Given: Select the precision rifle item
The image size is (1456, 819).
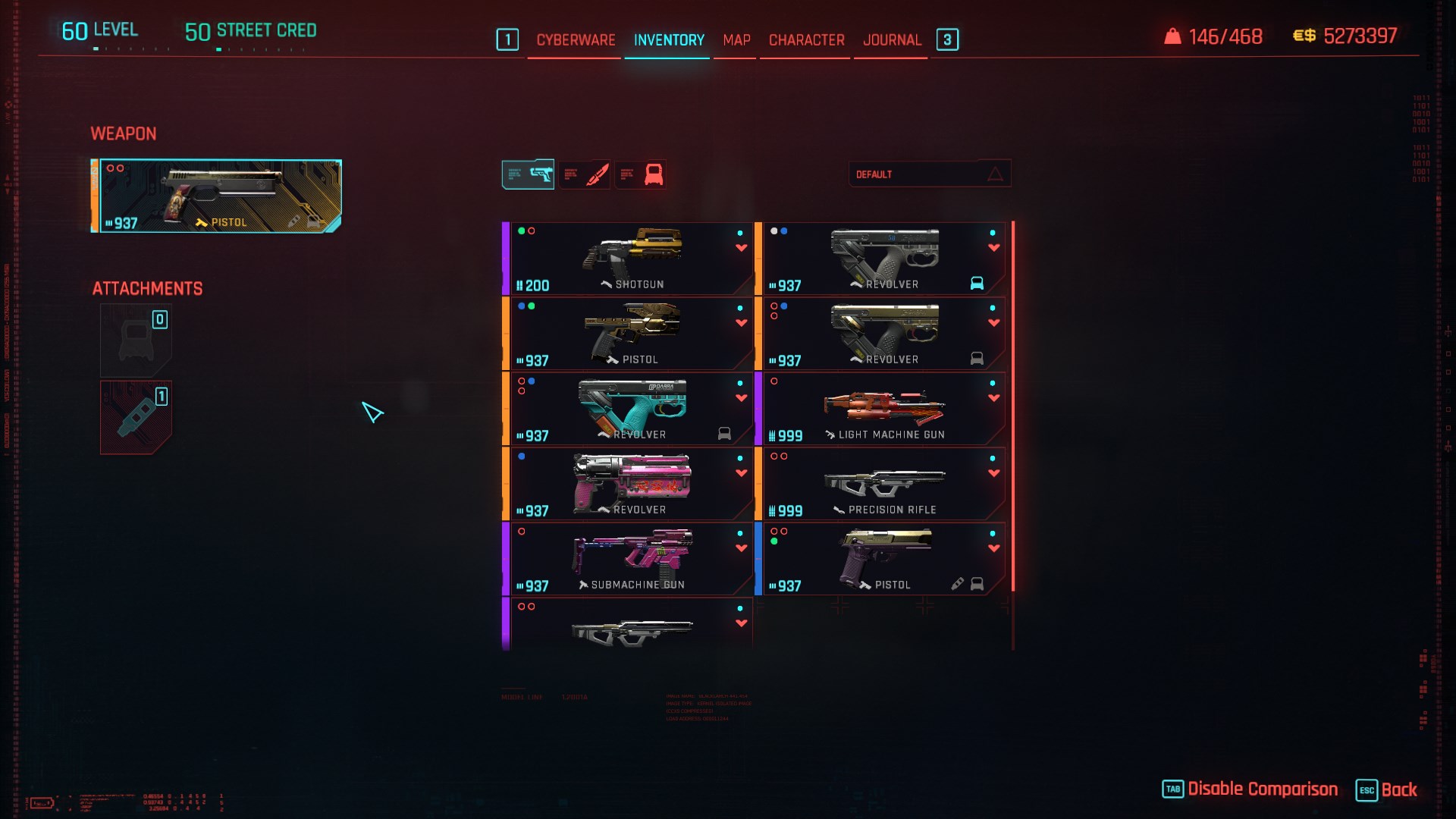Looking at the screenshot, I should pyautogui.click(x=883, y=484).
